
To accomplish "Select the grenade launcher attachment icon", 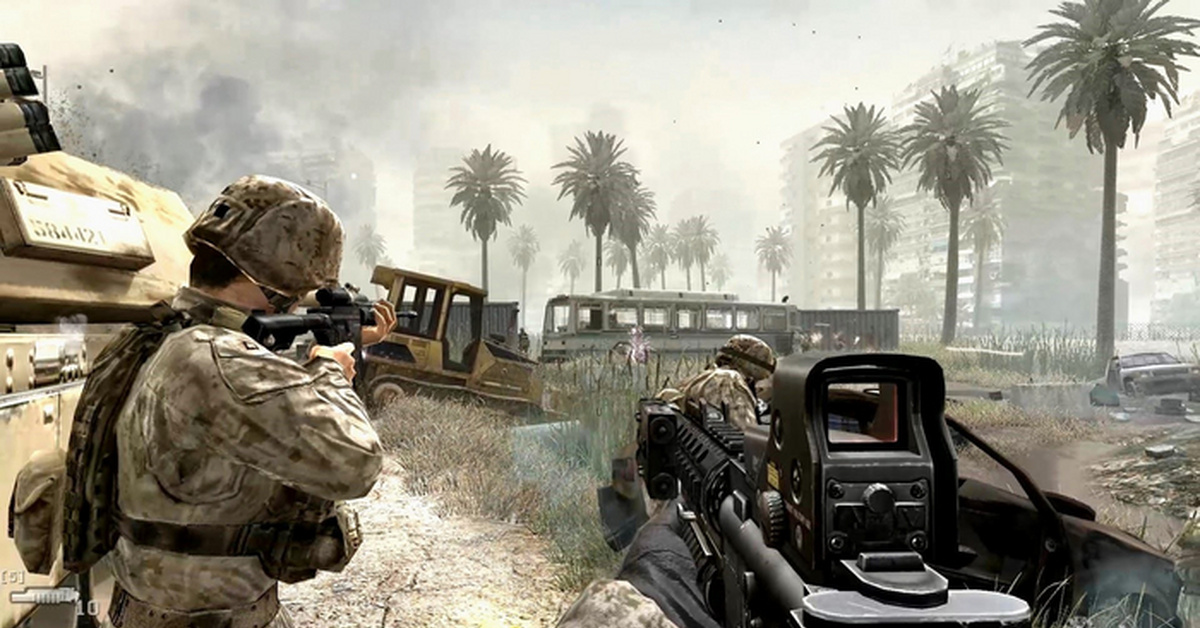I will (x=43, y=596).
